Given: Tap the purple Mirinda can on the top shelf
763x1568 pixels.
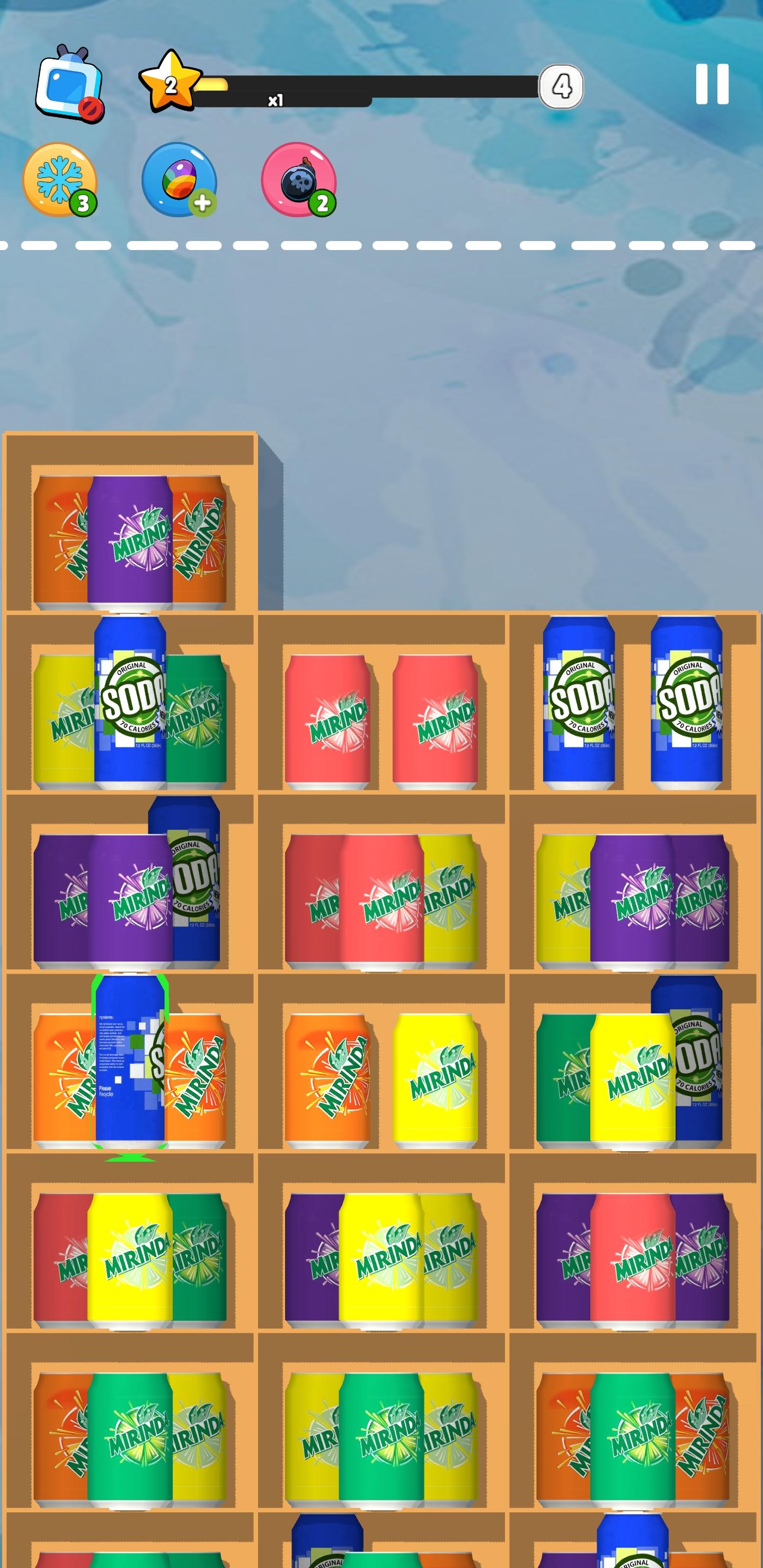Looking at the screenshot, I should point(130,542).
